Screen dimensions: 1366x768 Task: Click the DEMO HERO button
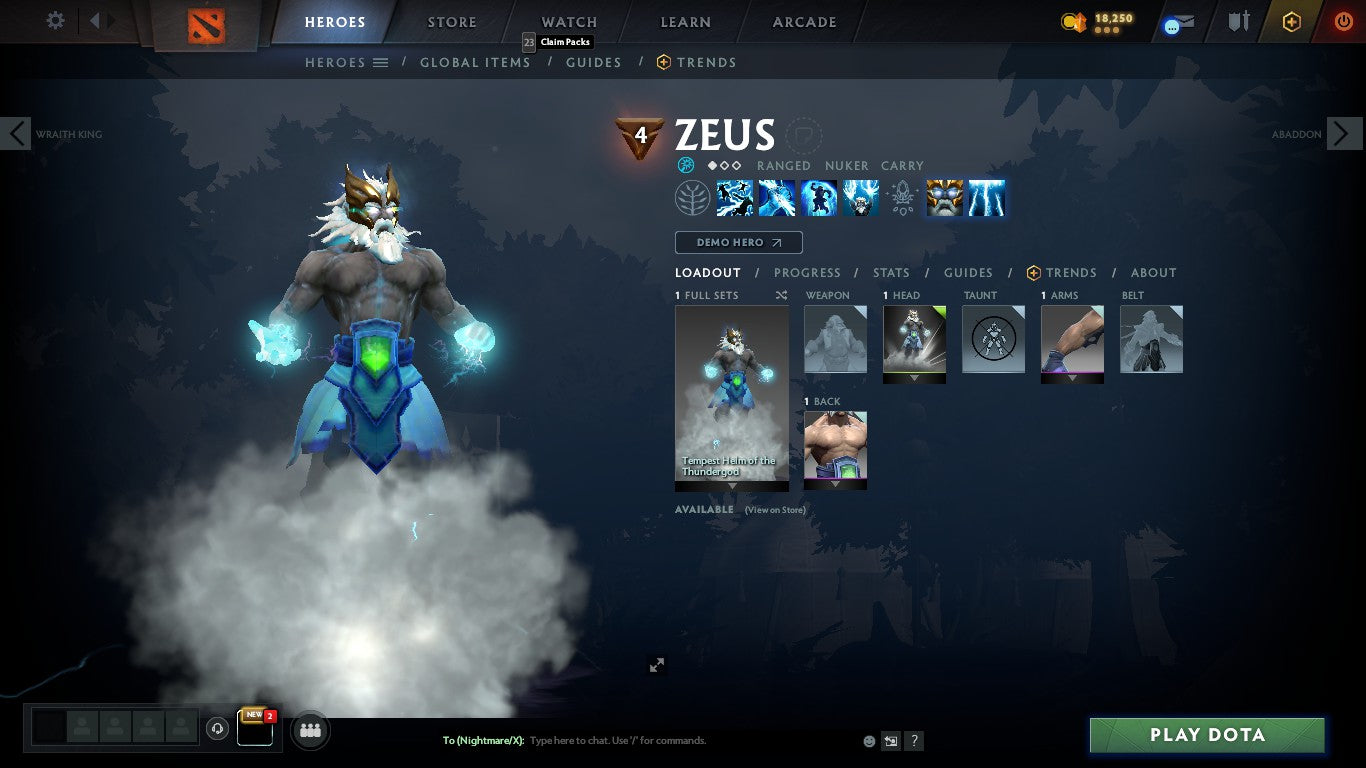click(738, 242)
